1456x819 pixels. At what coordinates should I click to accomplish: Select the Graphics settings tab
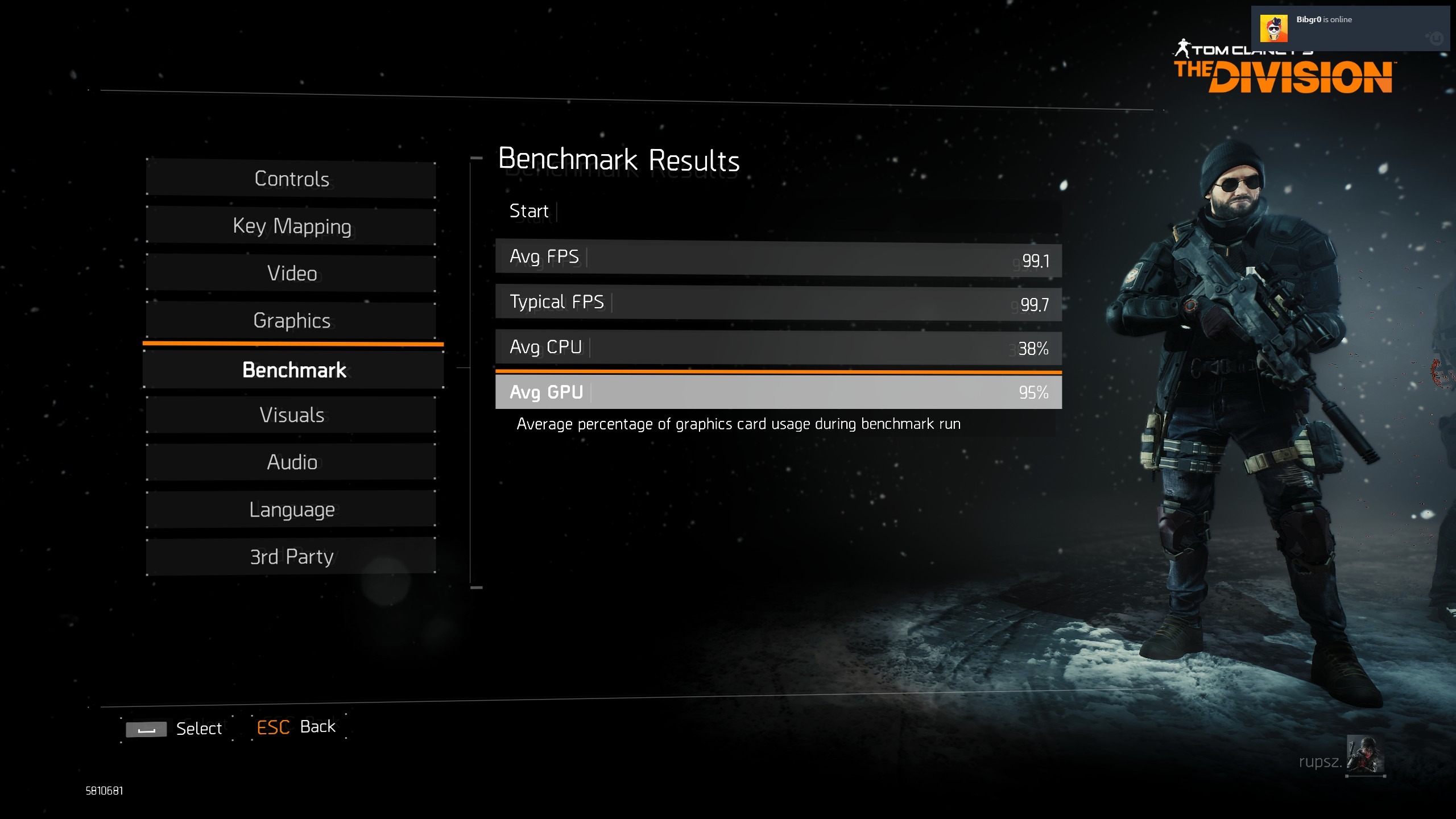[x=291, y=321]
